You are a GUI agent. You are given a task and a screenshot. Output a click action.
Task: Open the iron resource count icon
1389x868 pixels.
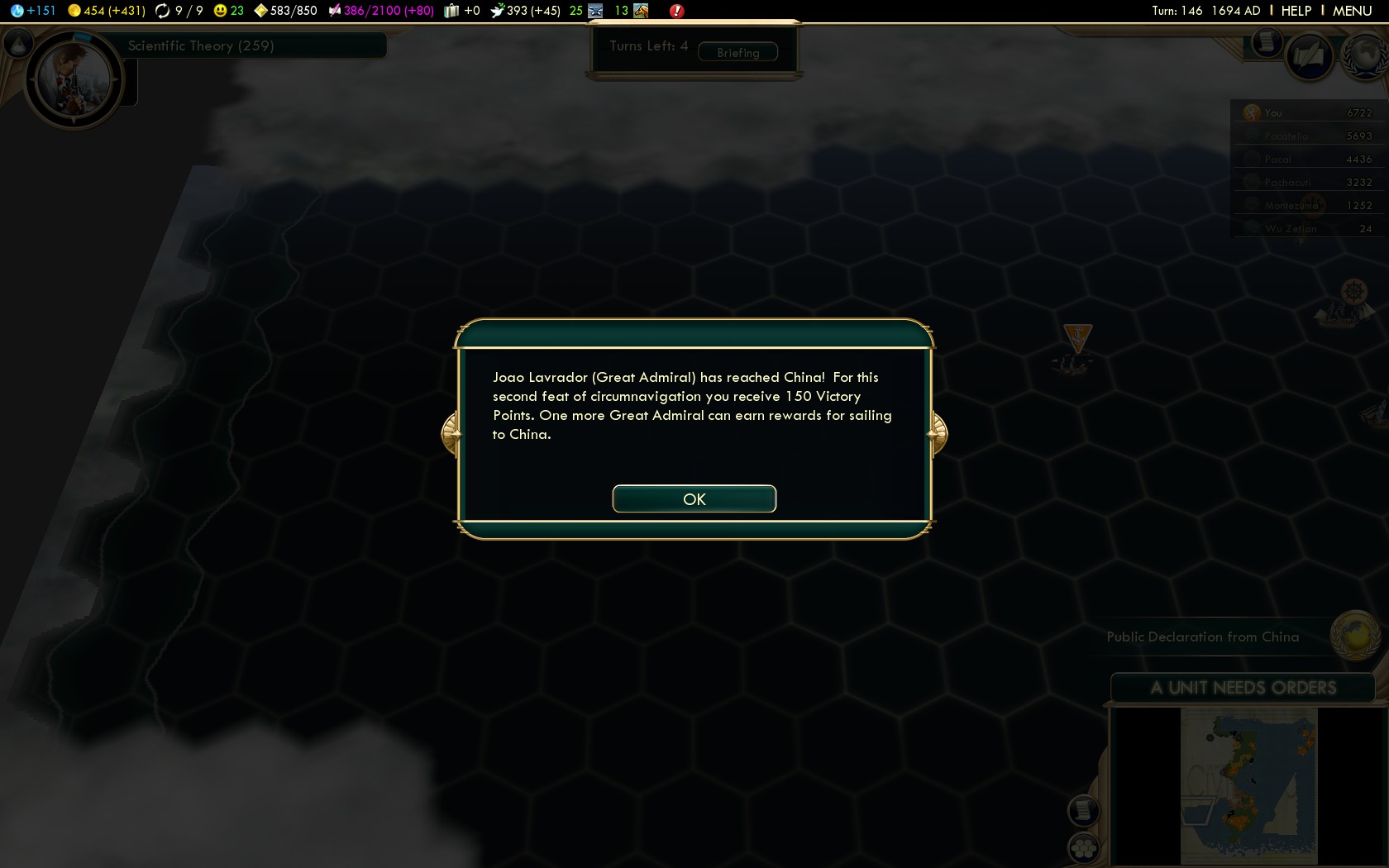(595, 11)
